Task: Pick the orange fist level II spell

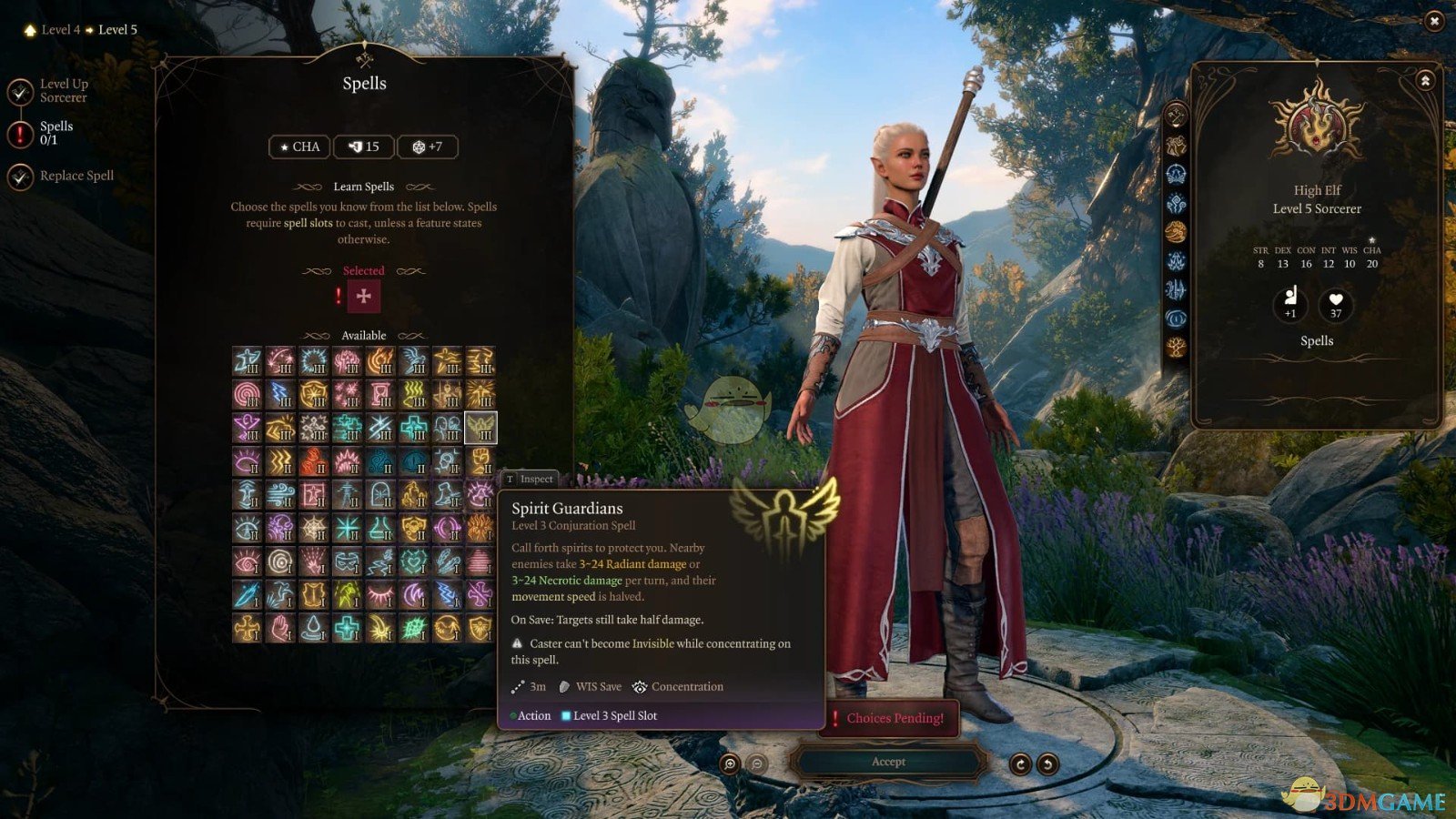Action: pos(480,460)
